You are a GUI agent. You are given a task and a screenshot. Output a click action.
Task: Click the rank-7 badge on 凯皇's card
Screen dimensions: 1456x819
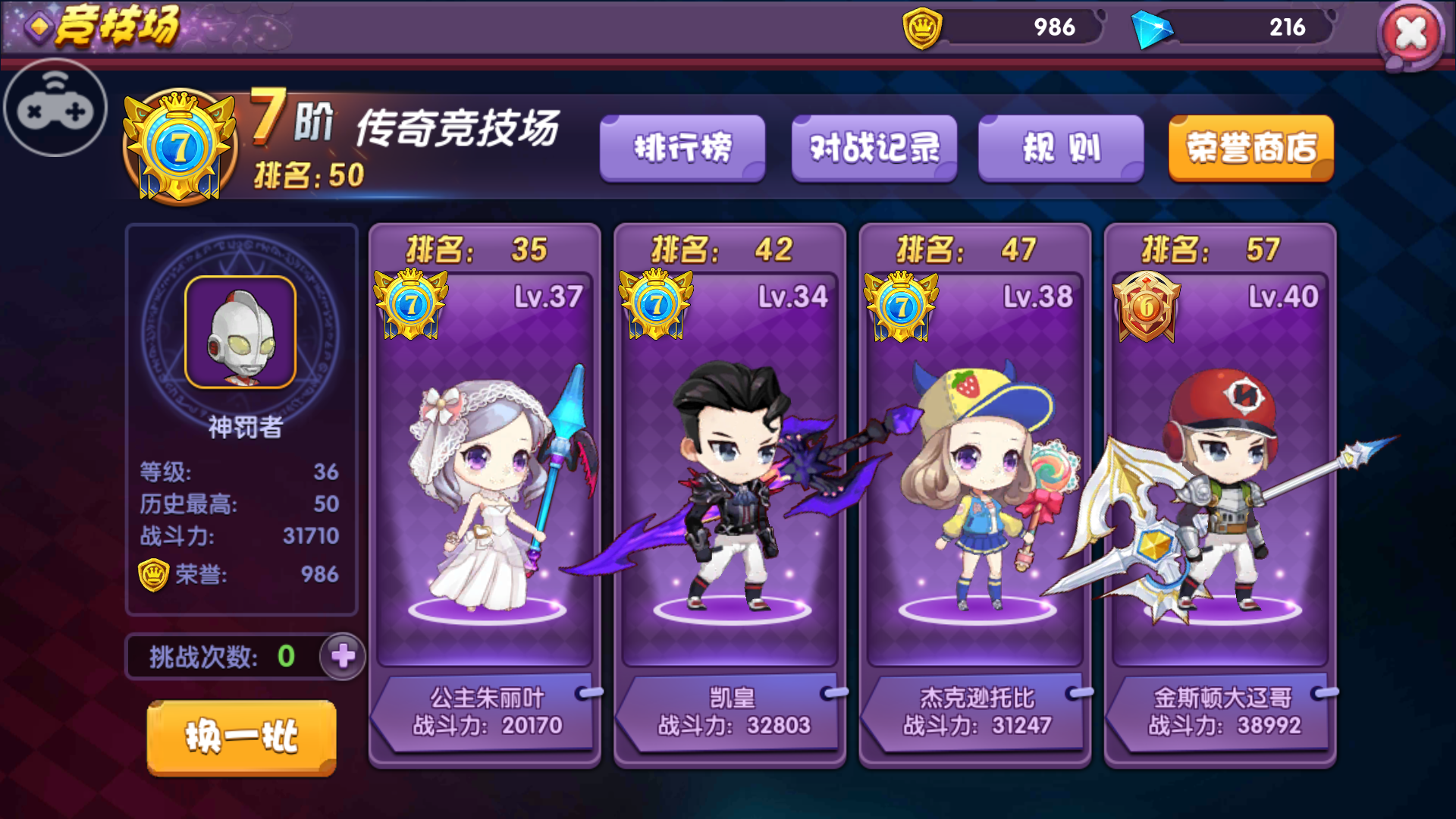click(655, 303)
